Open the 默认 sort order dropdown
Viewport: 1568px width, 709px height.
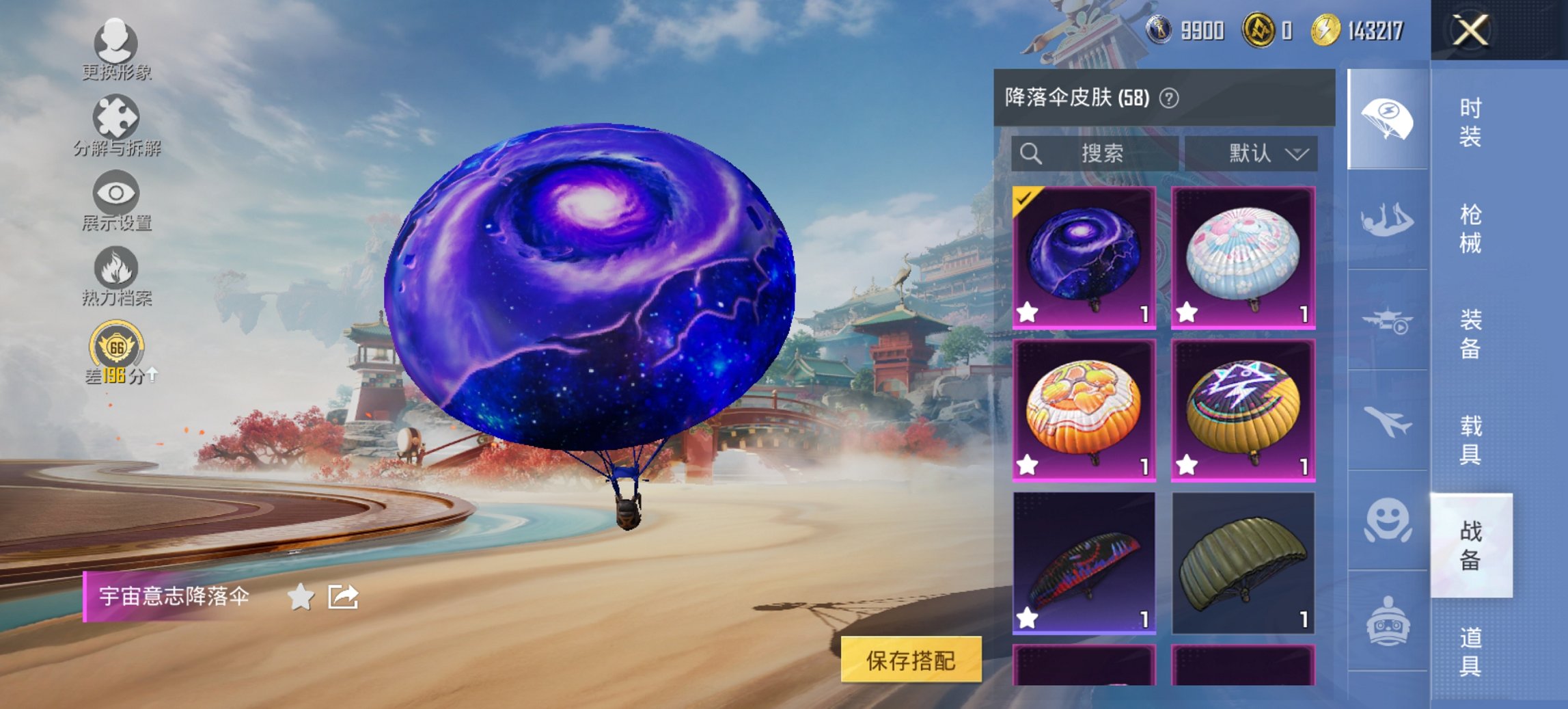point(1257,153)
